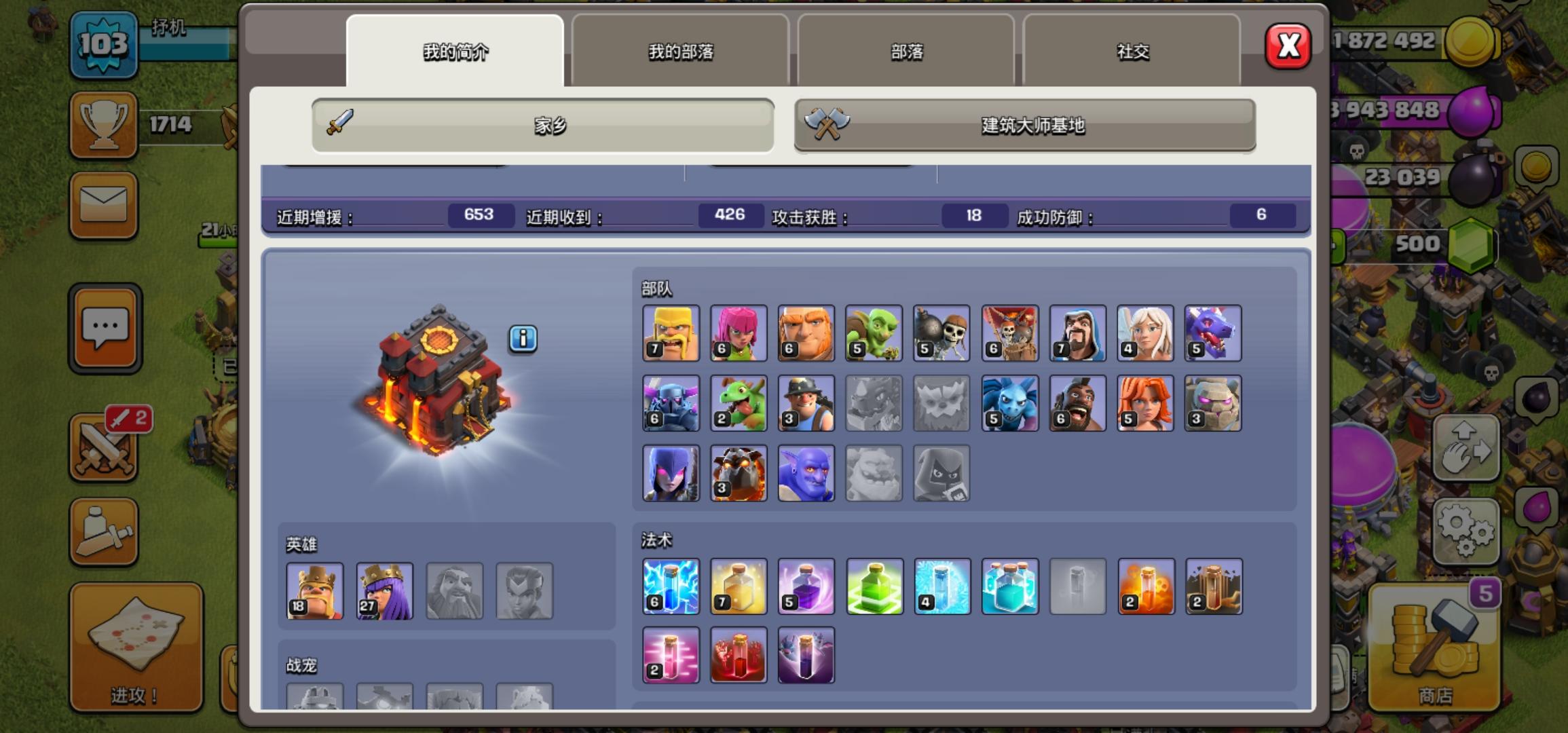Select the level 6 Lightning Spell icon

click(671, 586)
